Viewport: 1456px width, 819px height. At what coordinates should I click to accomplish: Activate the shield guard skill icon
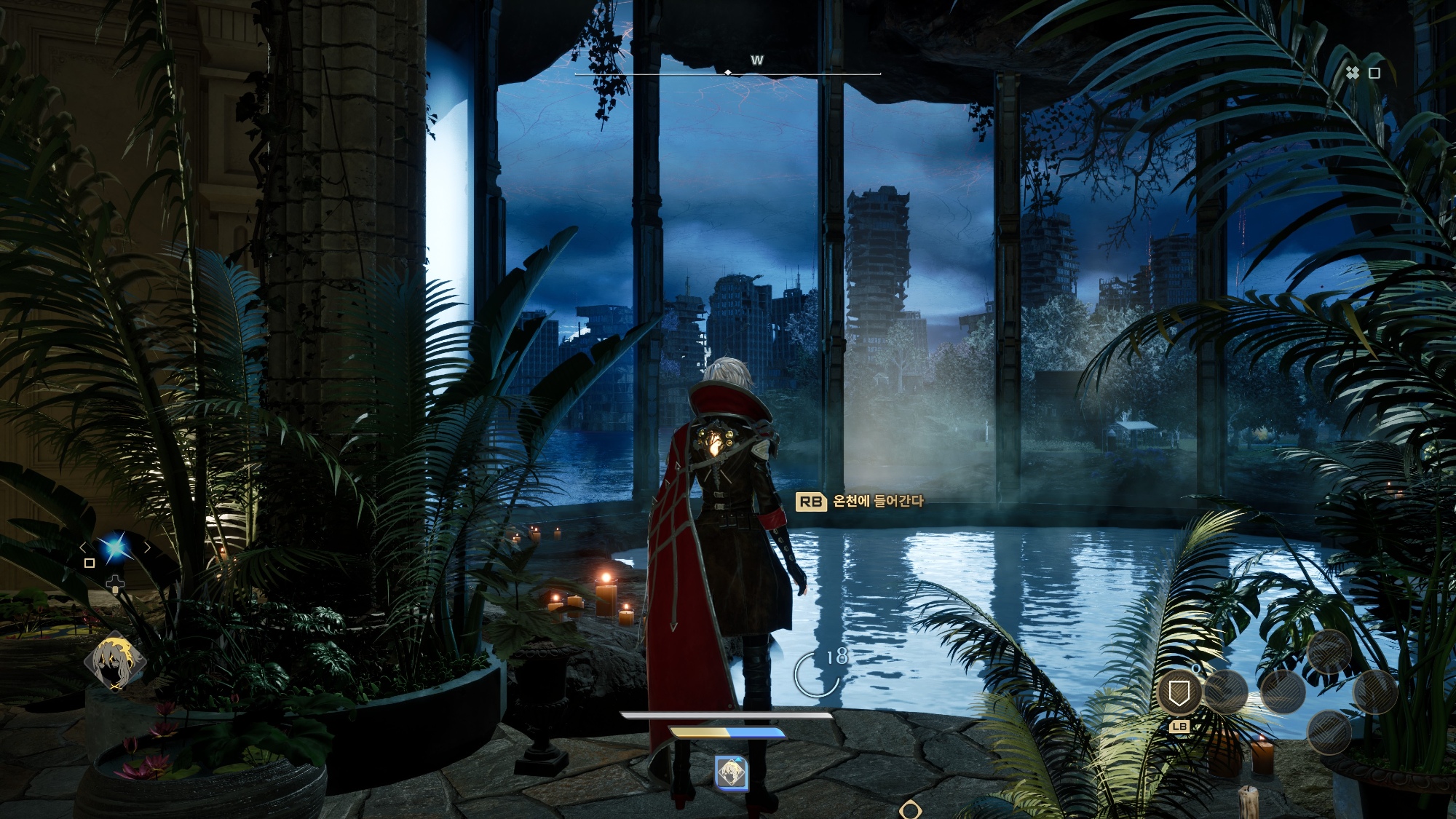coord(1179,692)
